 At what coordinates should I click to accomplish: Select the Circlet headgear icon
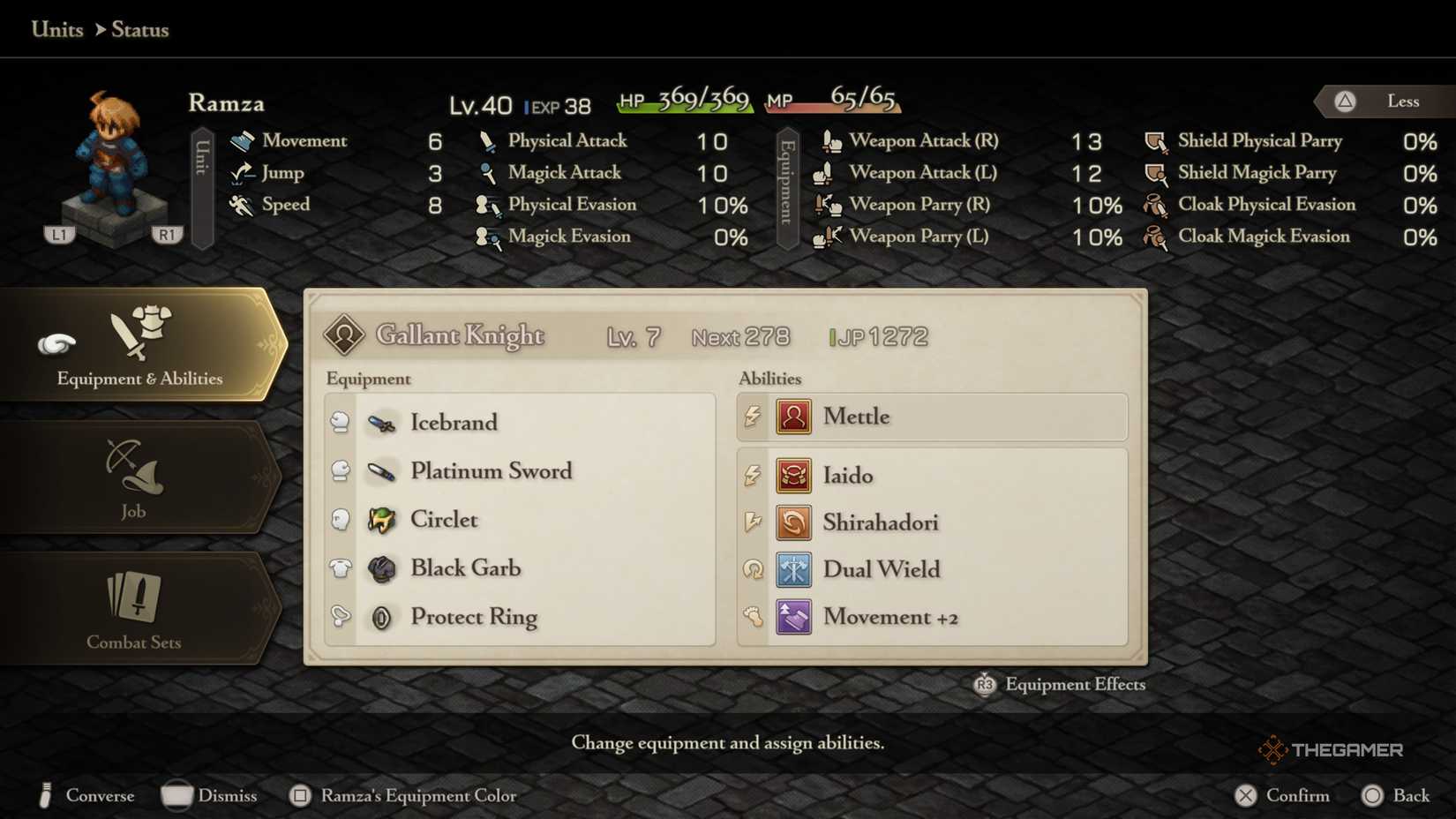coord(382,520)
